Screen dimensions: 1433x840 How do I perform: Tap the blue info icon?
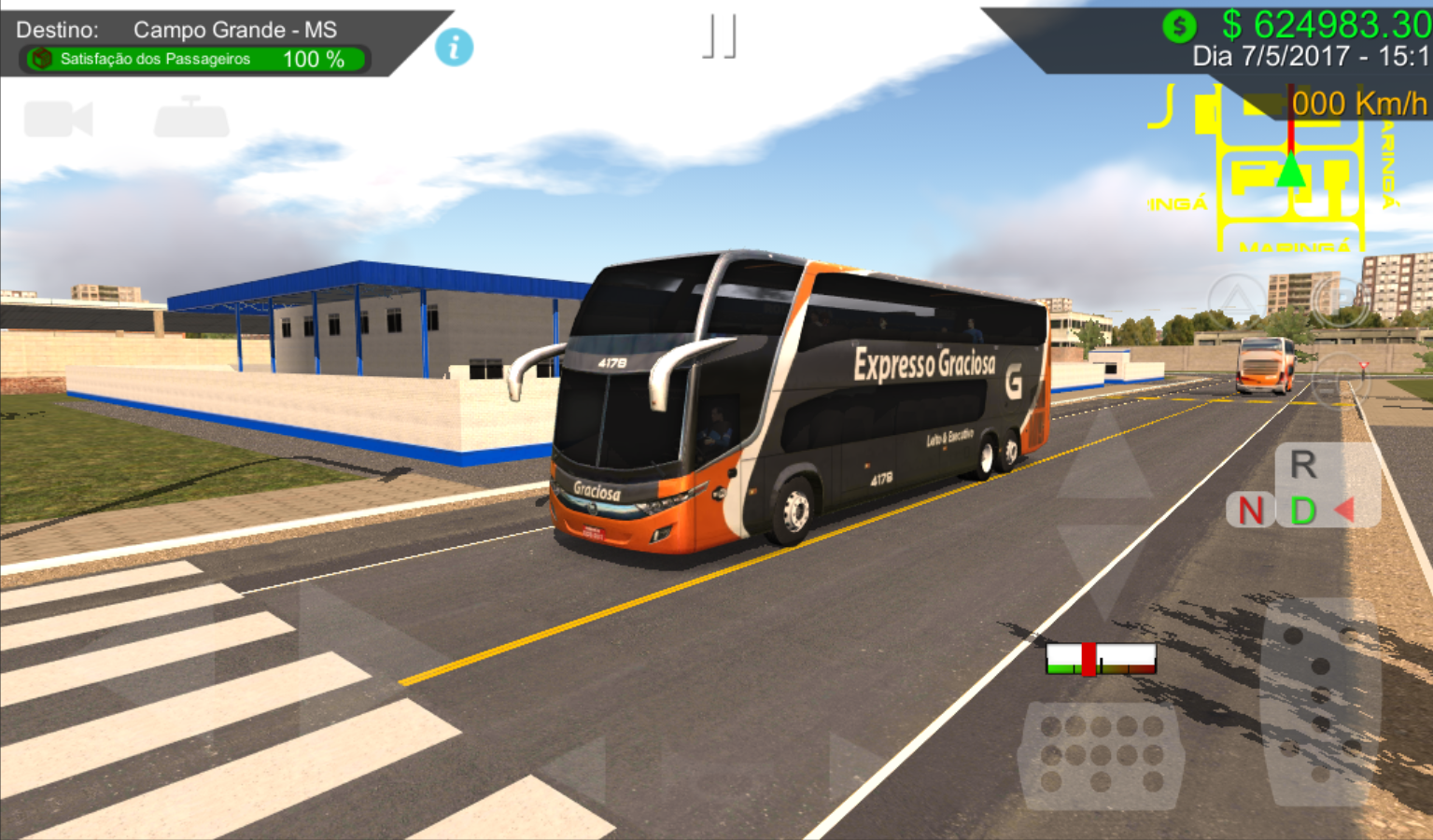click(x=454, y=48)
